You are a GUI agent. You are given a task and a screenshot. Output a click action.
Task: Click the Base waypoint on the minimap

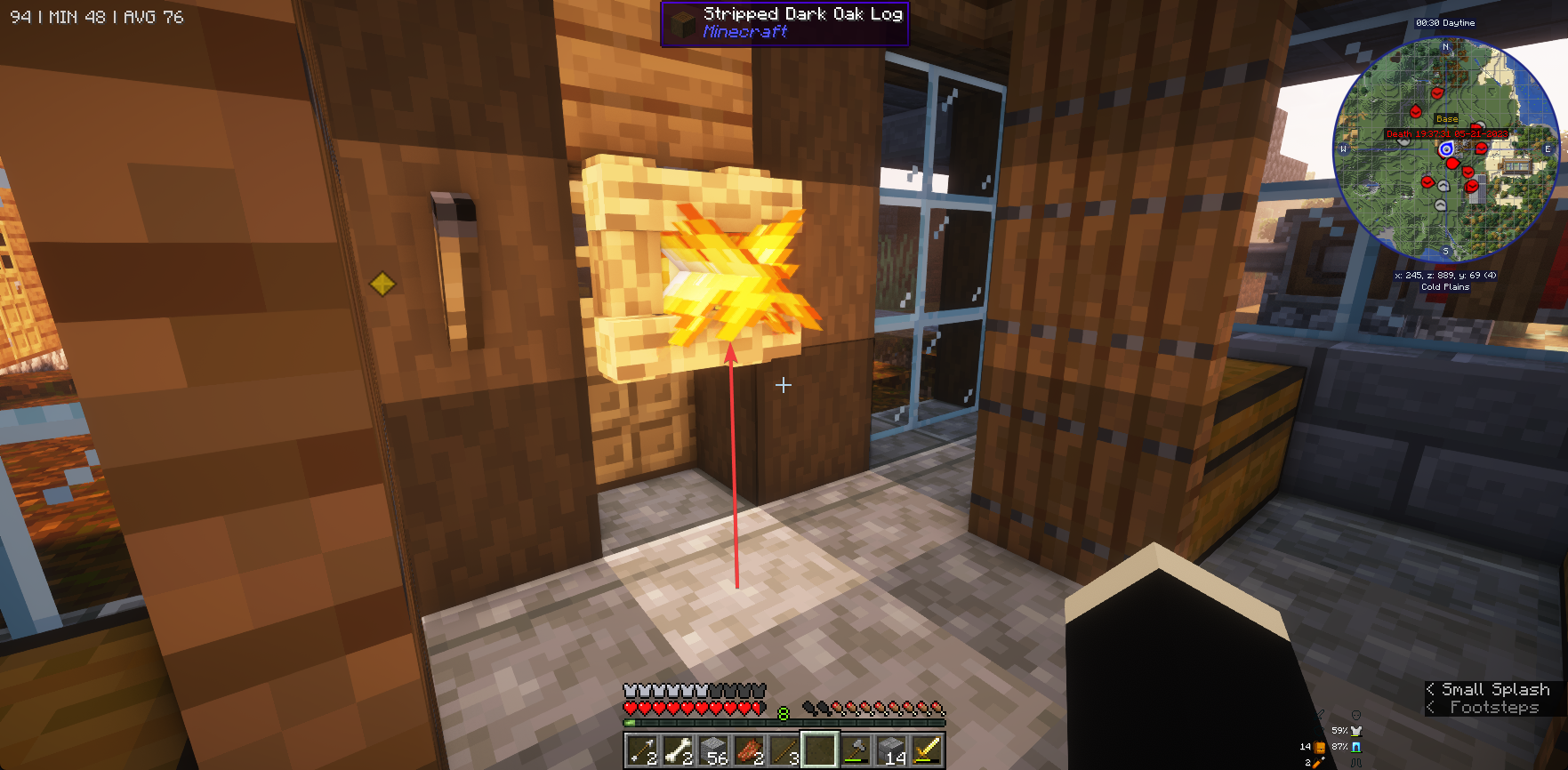pyautogui.click(x=1447, y=117)
